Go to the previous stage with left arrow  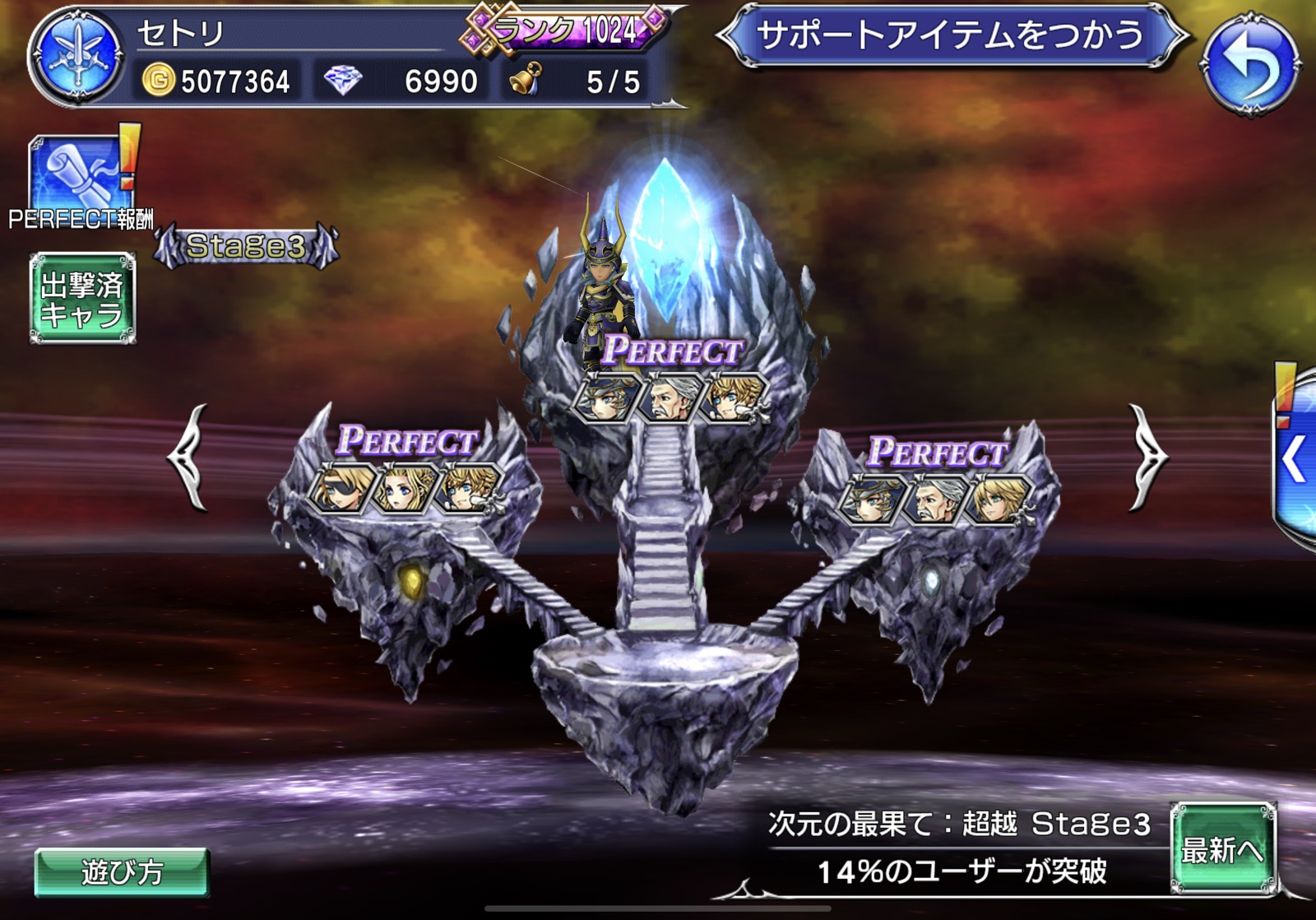point(188,457)
